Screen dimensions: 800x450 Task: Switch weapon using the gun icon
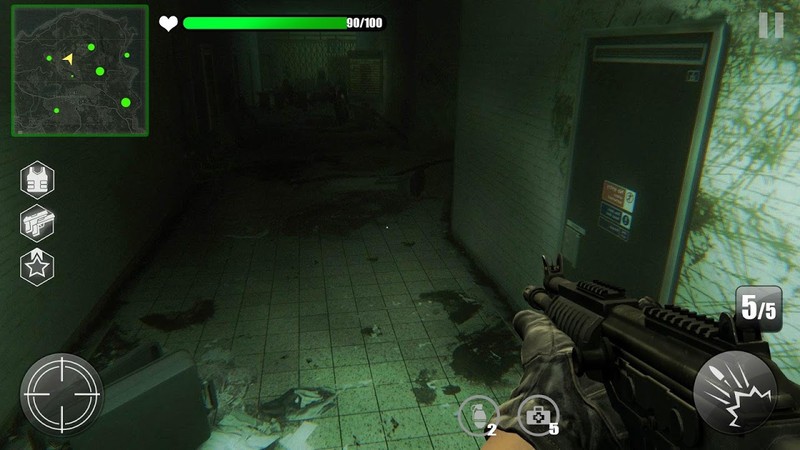click(x=38, y=223)
